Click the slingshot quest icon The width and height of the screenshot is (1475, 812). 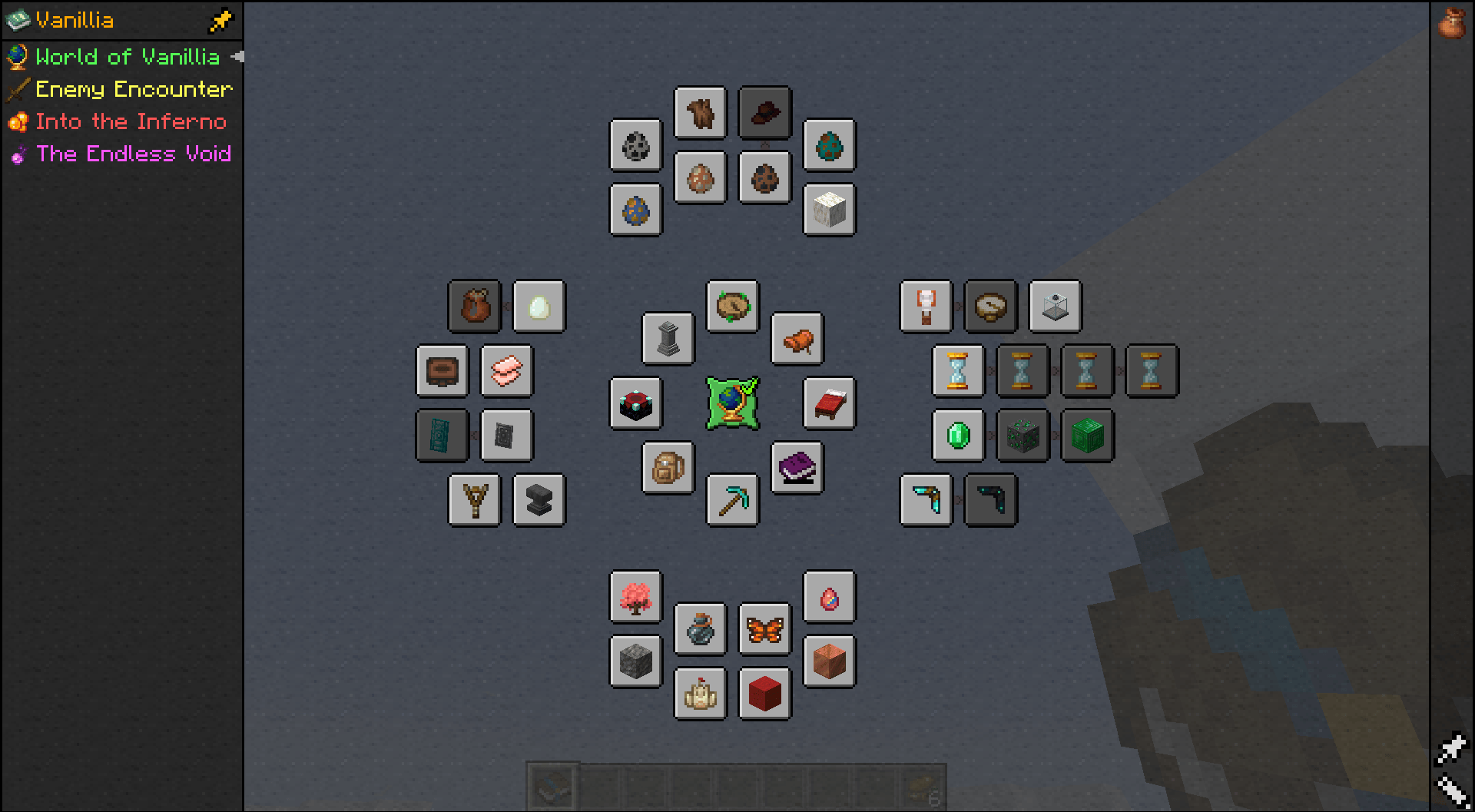click(x=474, y=501)
